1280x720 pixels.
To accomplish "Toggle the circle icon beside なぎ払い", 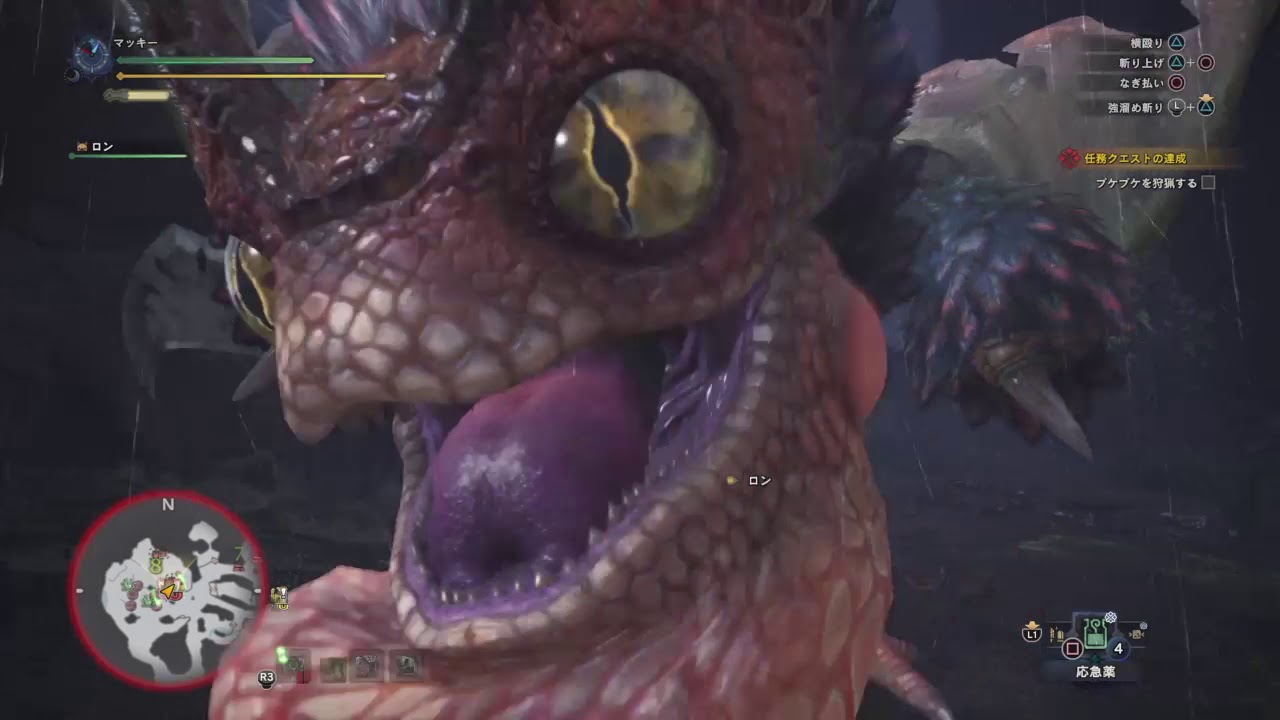I will click(1178, 82).
